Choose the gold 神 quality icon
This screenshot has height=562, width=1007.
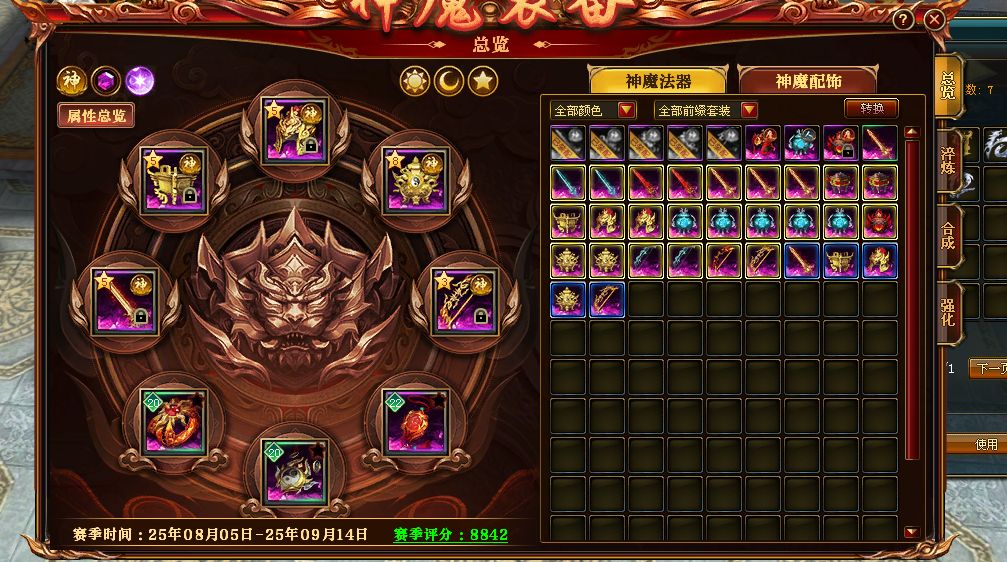tap(71, 80)
